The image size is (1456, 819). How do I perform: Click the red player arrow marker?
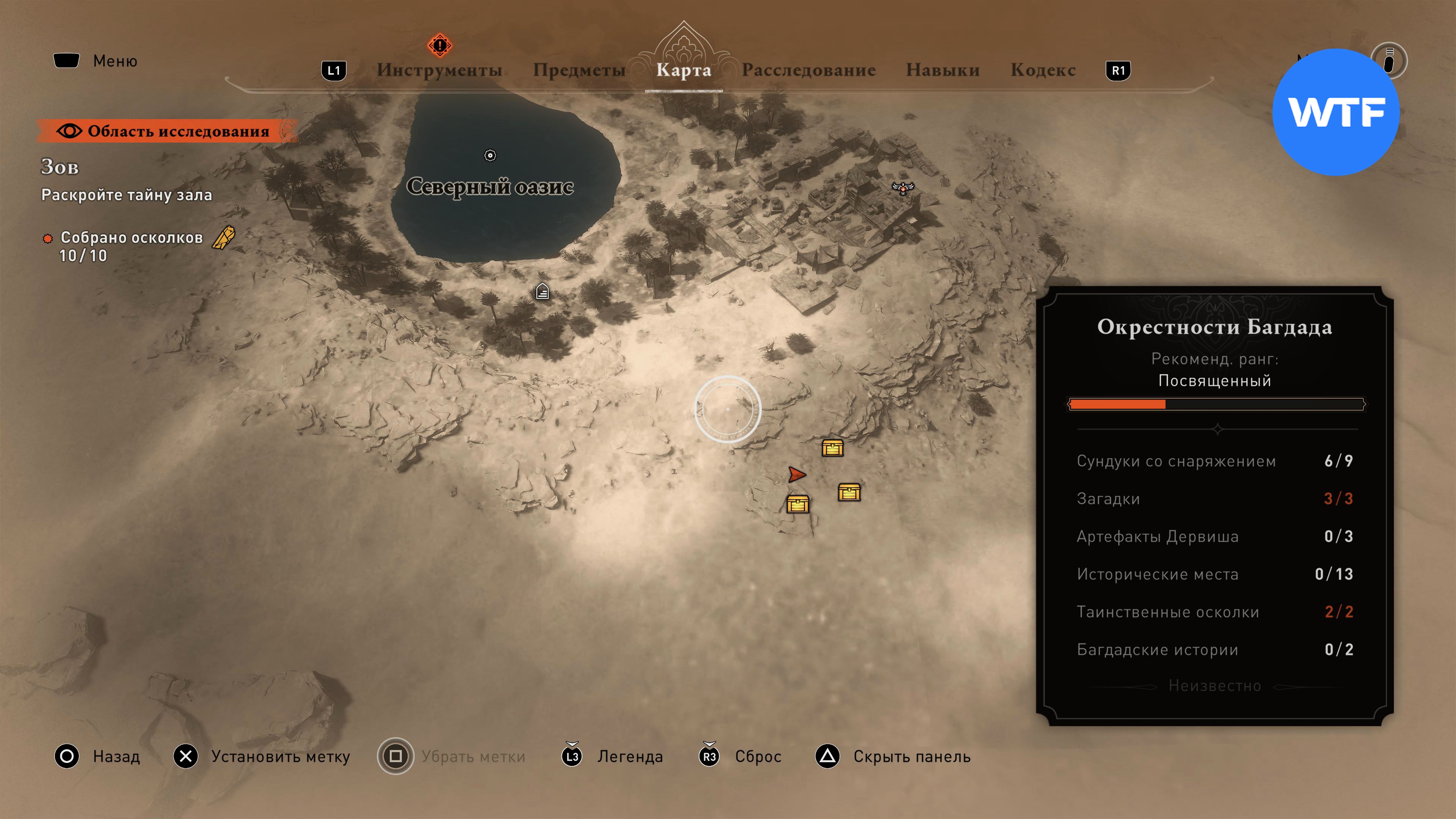[796, 474]
